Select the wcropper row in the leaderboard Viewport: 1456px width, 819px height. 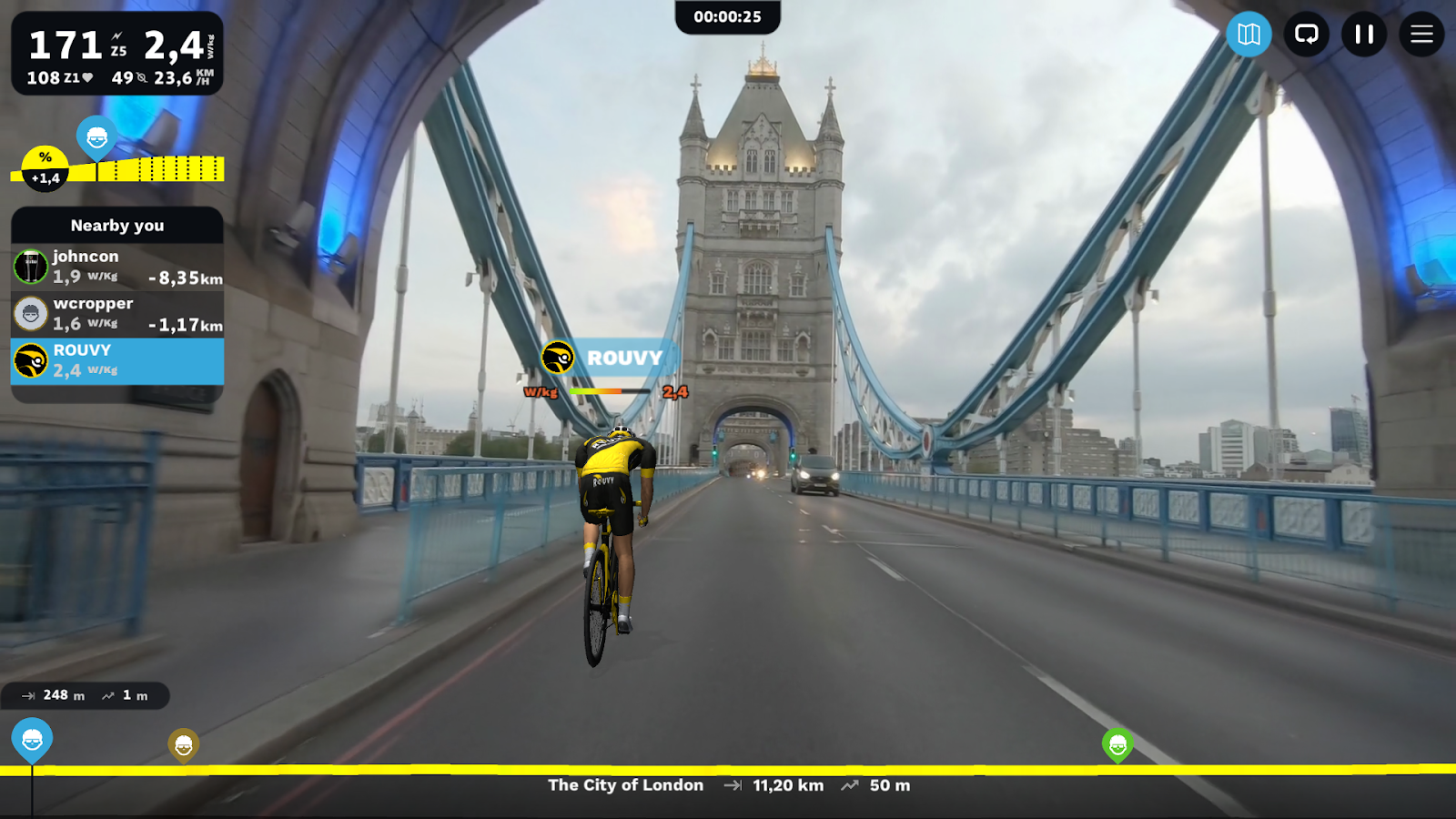116,312
